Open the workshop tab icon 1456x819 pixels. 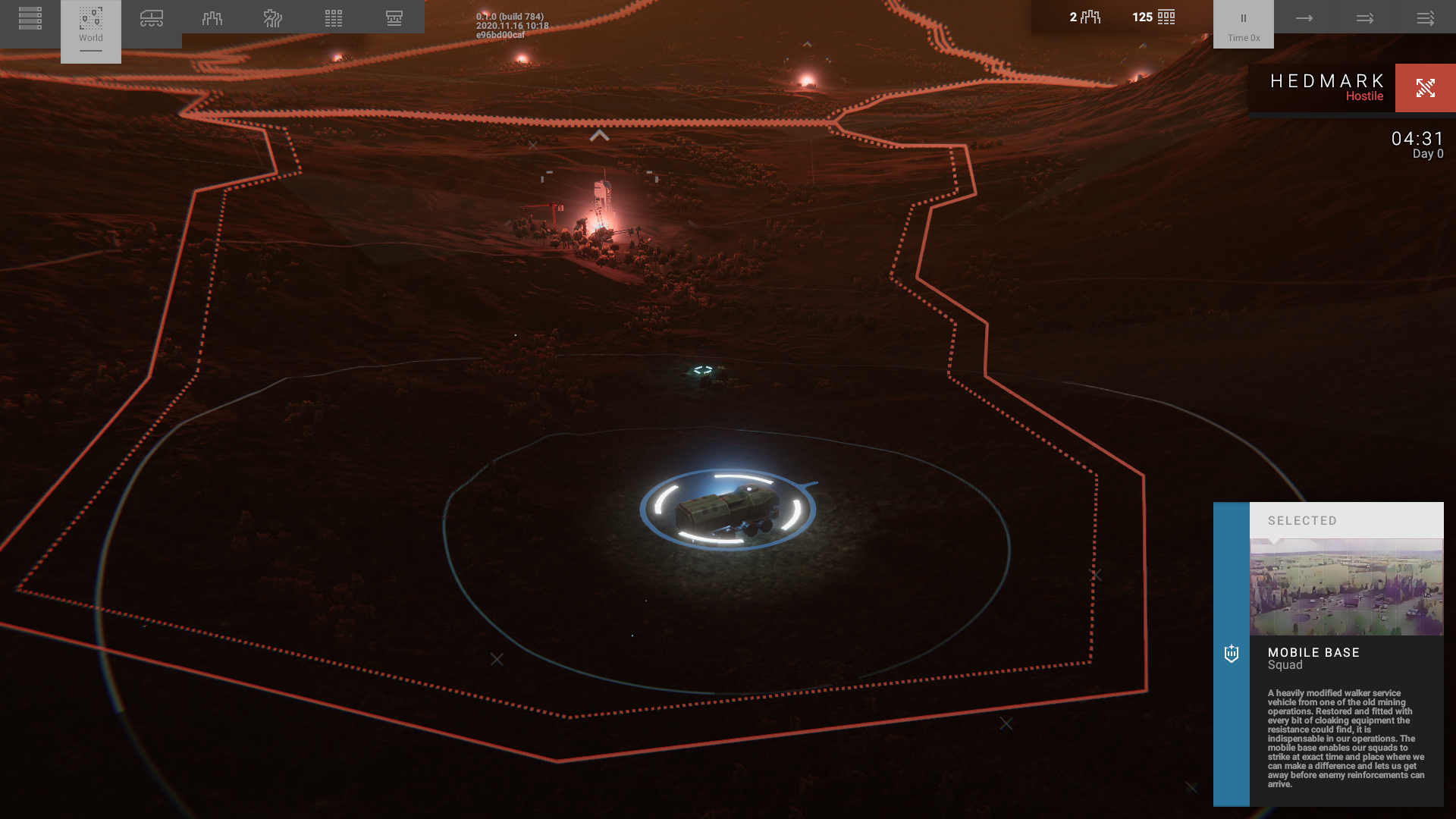pos(394,18)
